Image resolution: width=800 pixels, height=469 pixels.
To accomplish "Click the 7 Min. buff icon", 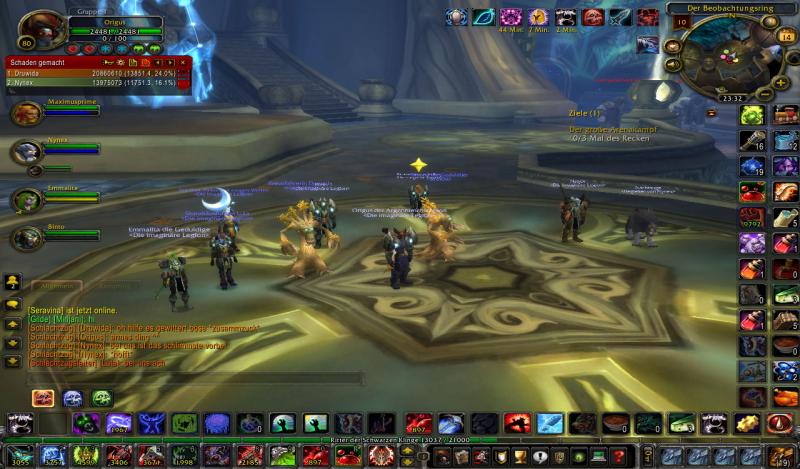I will [539, 17].
